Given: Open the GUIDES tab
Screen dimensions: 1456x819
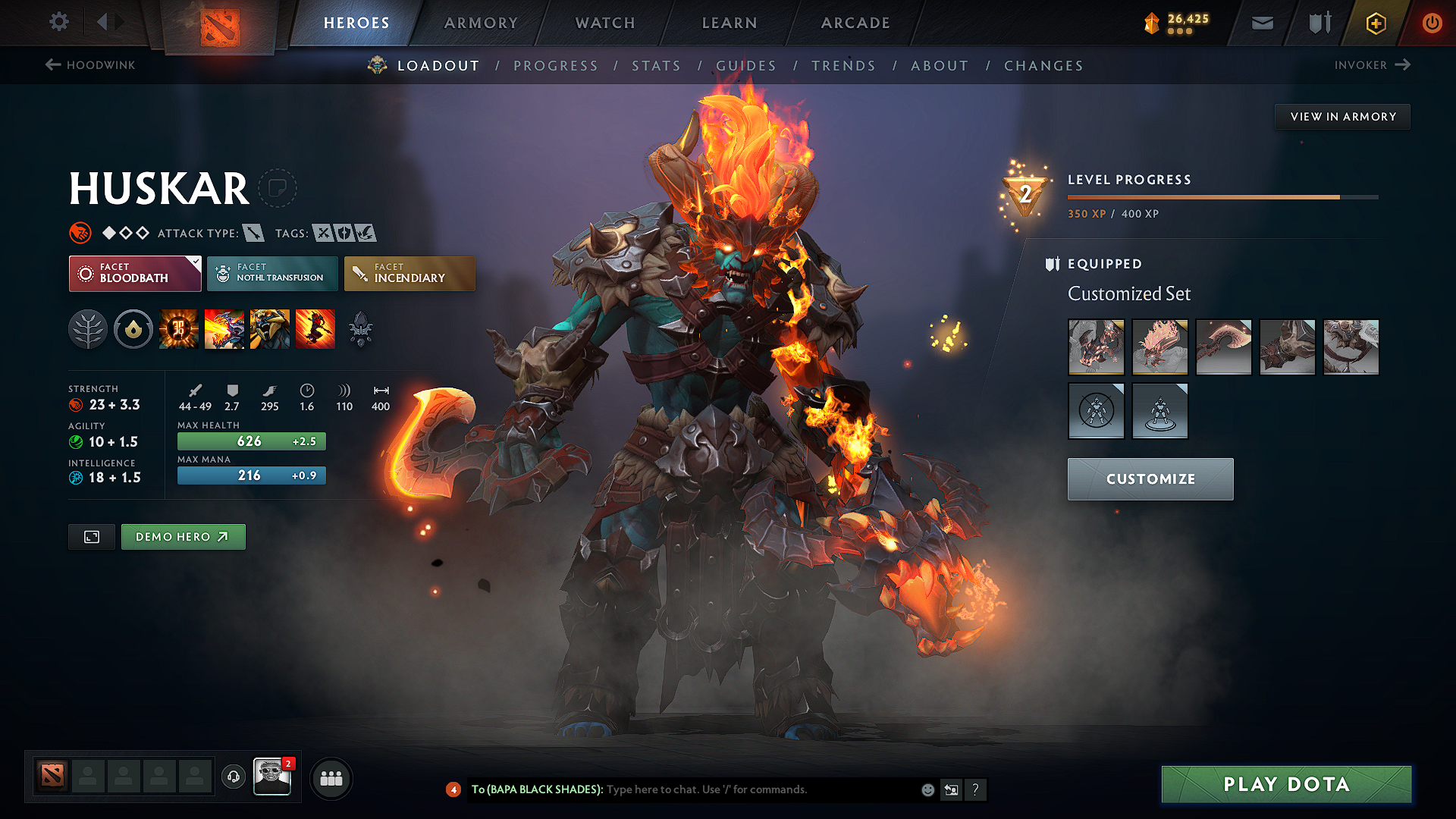Looking at the screenshot, I should [x=746, y=66].
